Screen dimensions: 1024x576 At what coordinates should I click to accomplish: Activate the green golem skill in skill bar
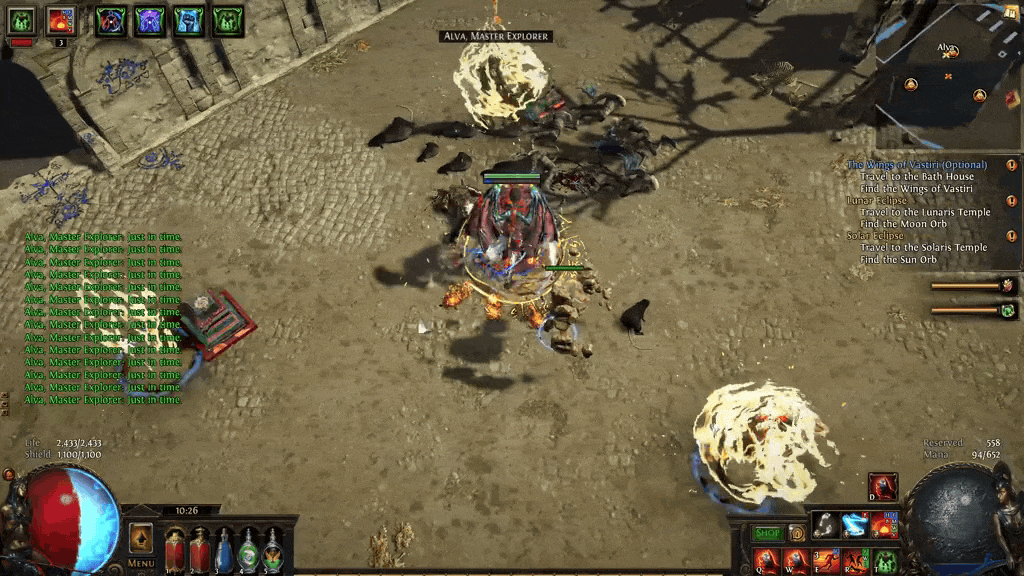pos(885,560)
